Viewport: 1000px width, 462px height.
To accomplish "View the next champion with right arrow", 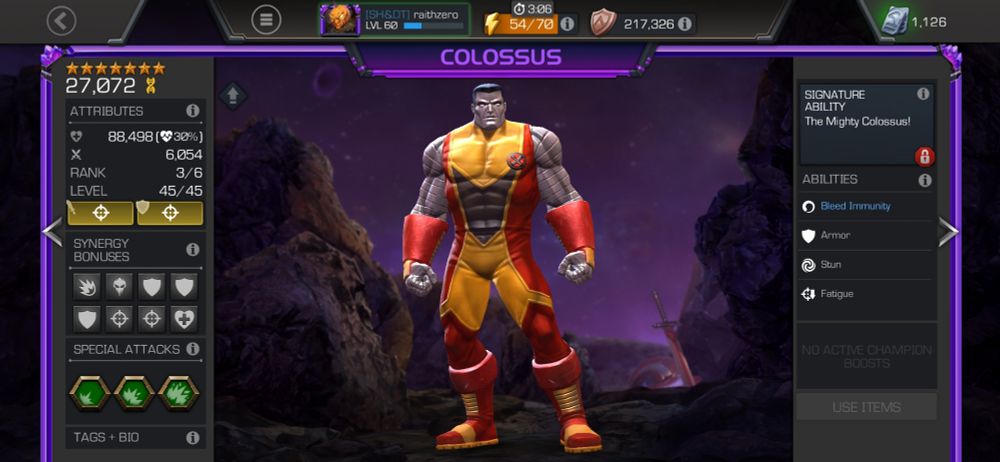I will pos(948,231).
